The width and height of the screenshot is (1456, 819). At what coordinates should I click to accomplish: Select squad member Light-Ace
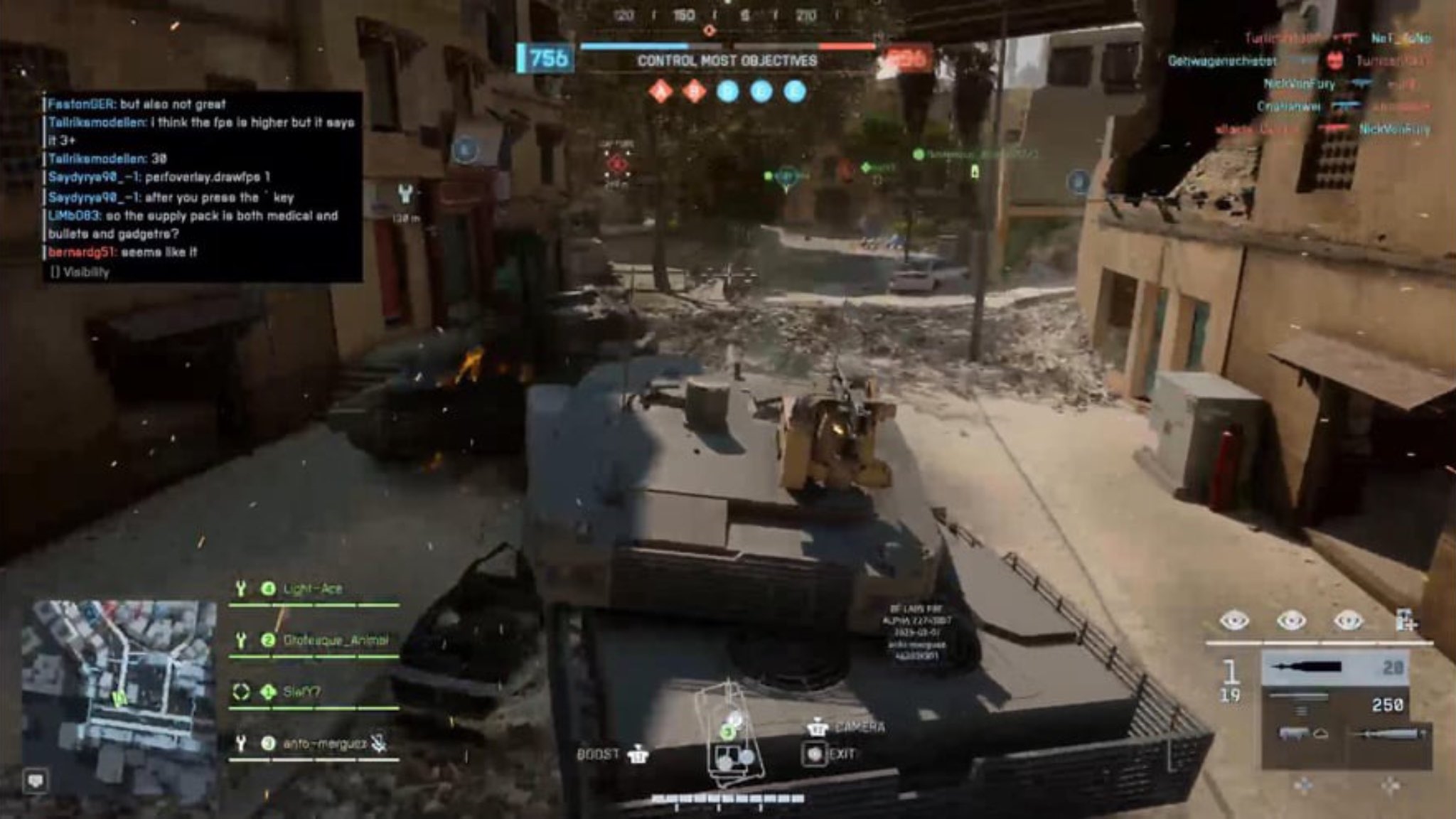point(312,589)
